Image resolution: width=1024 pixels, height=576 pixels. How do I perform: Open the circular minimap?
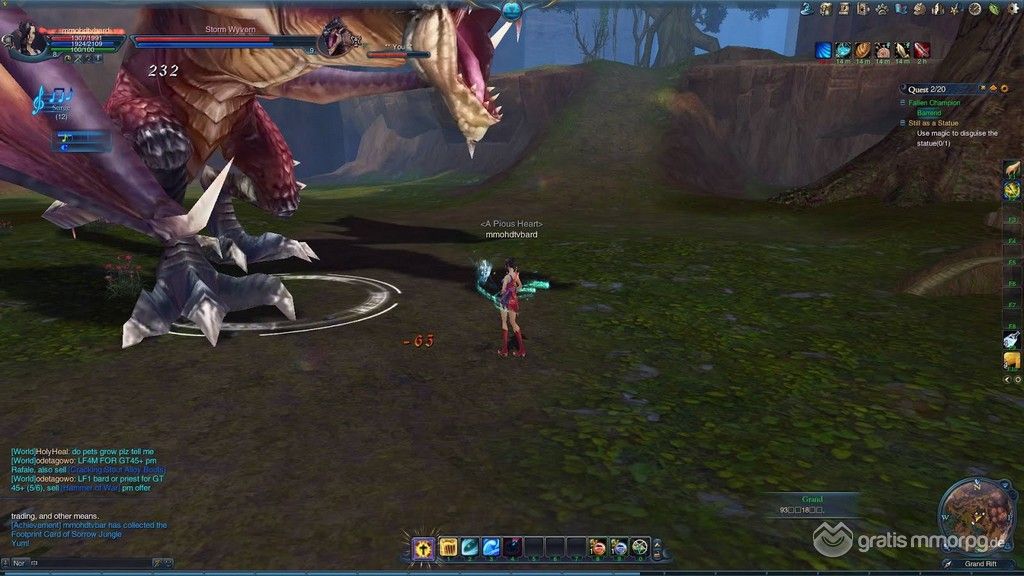point(975,516)
